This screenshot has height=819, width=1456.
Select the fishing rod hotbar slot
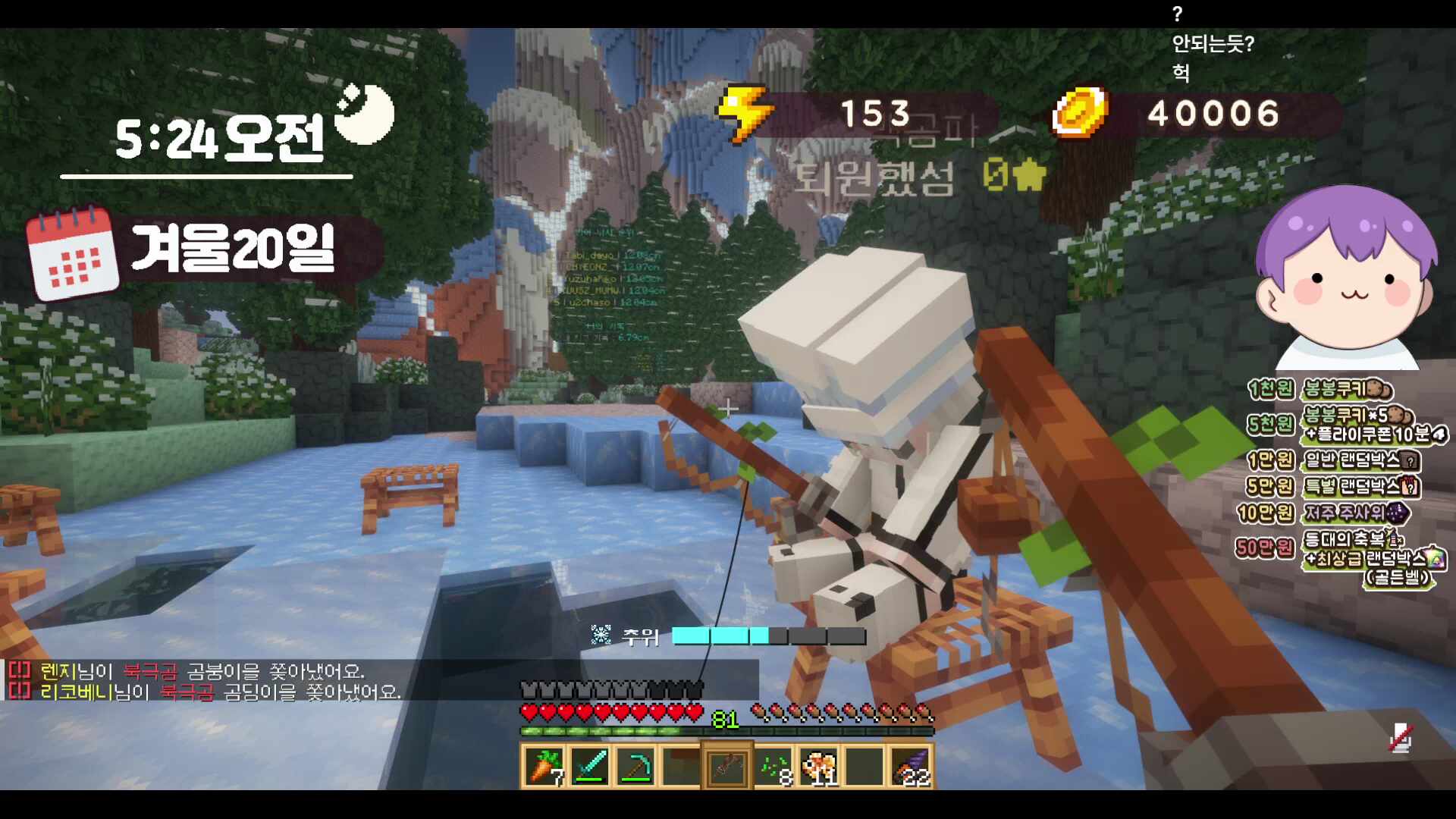pos(727,767)
